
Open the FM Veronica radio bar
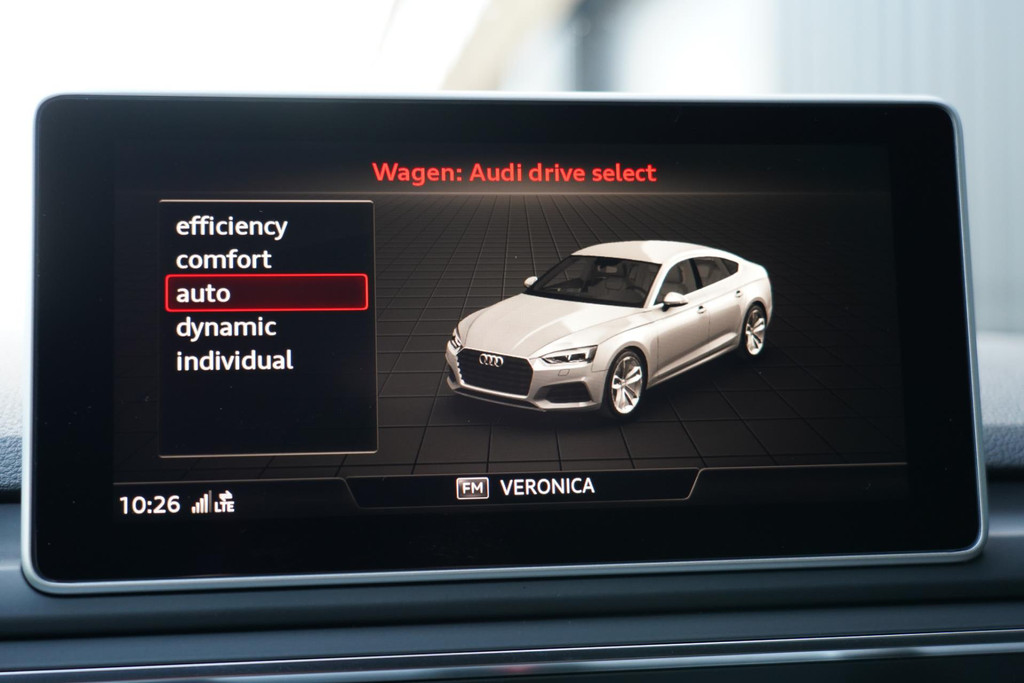pyautogui.click(x=526, y=487)
